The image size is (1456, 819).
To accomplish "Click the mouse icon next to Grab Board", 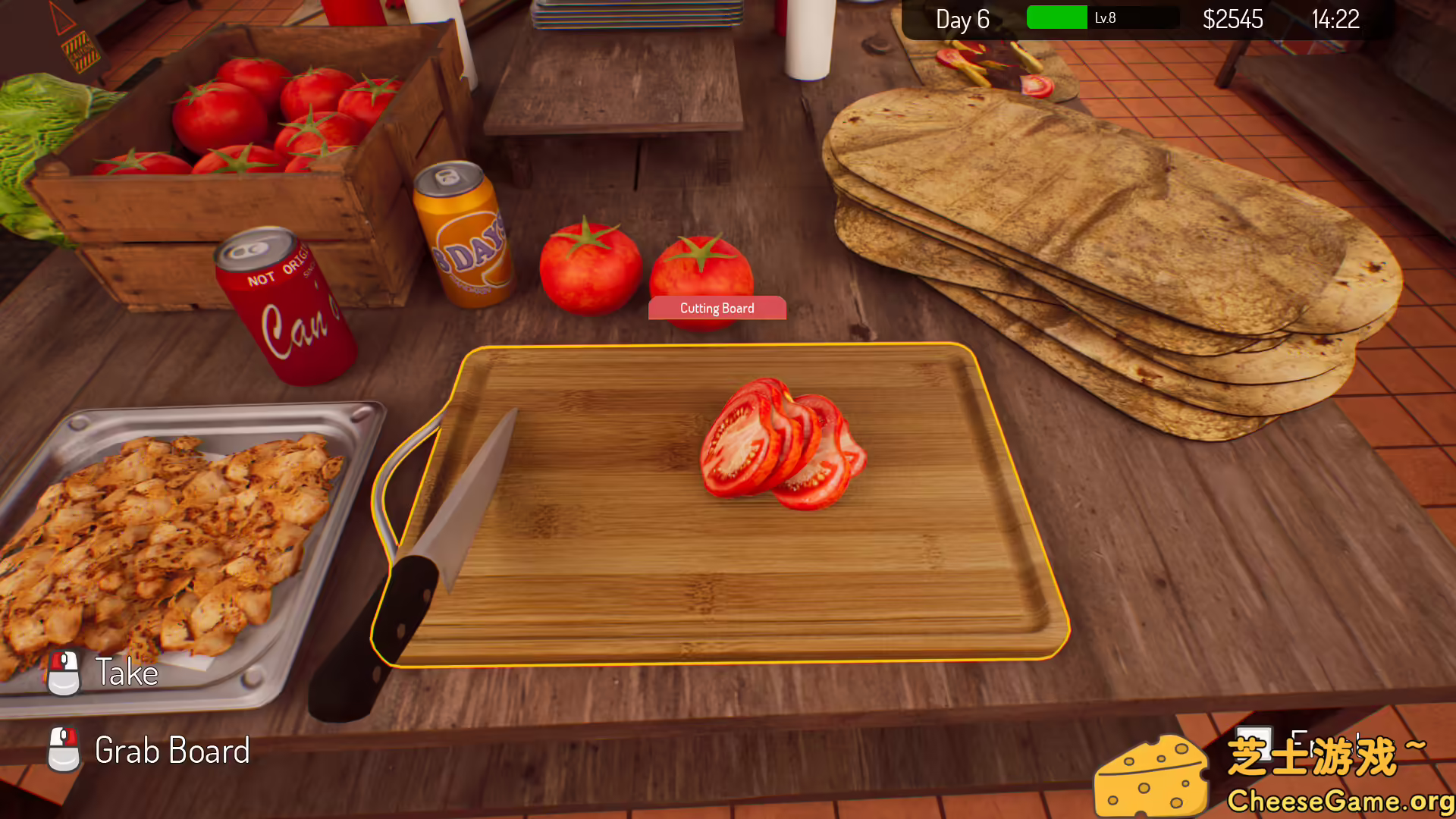I will tap(65, 752).
